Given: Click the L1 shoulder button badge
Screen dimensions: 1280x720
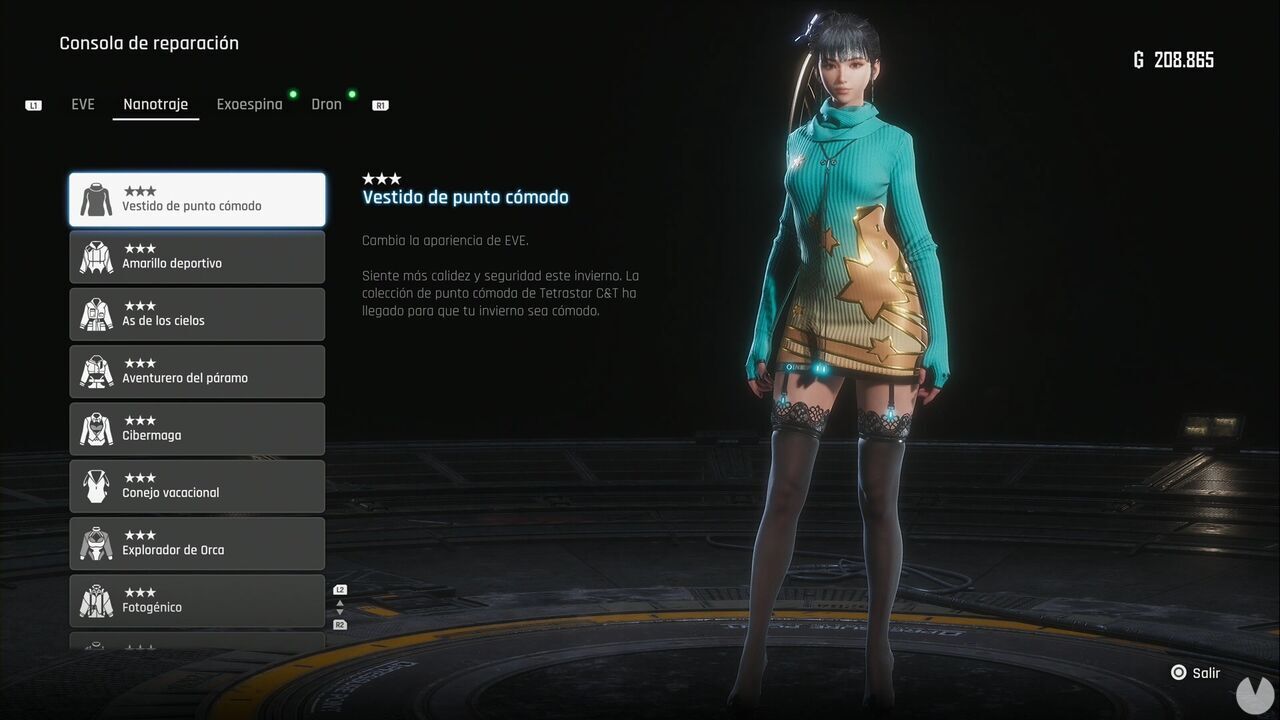Looking at the screenshot, I should click(x=33, y=104).
